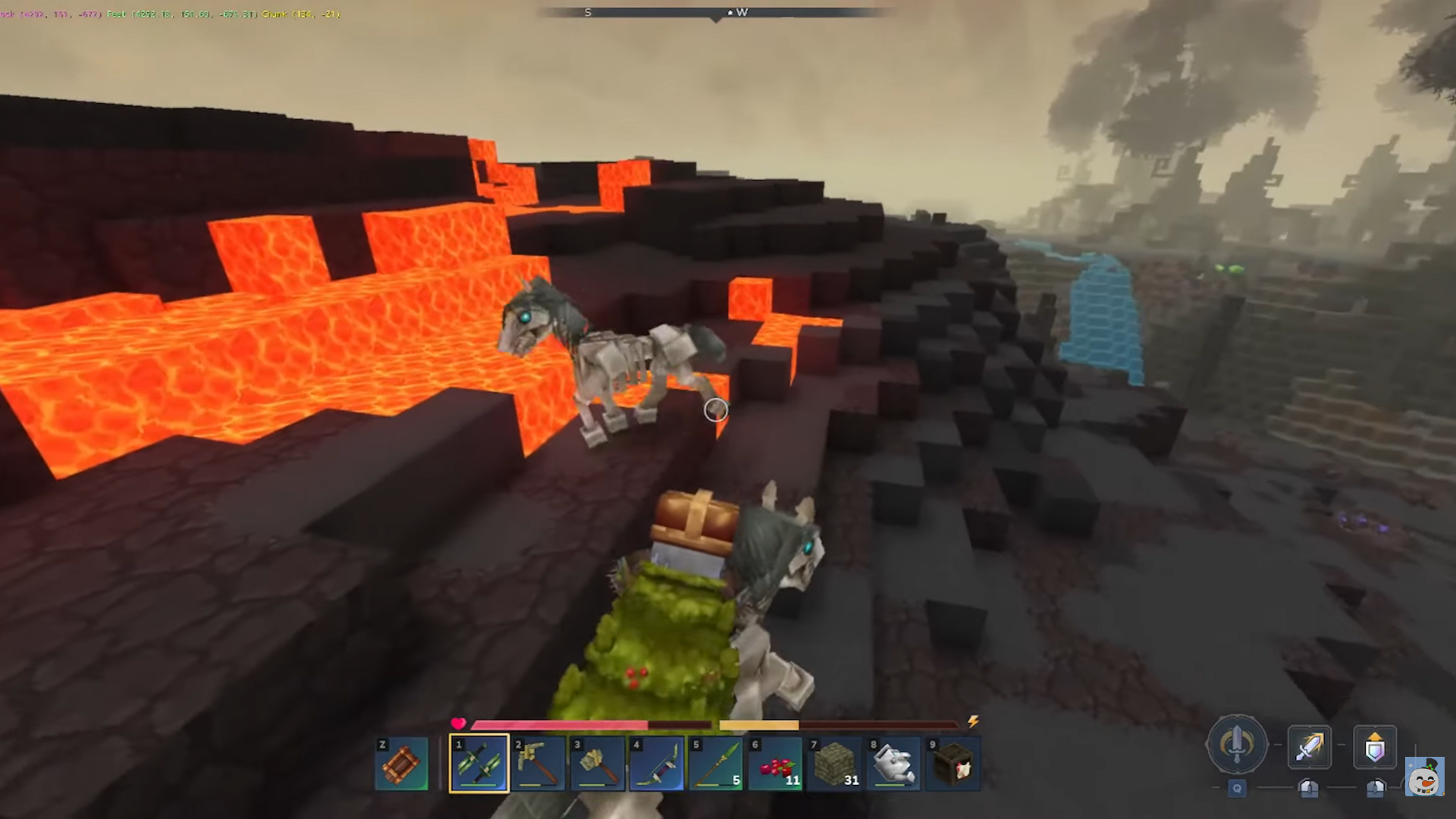Equip the pickaxe in slot 2
1456x819 pixels.
[538, 763]
